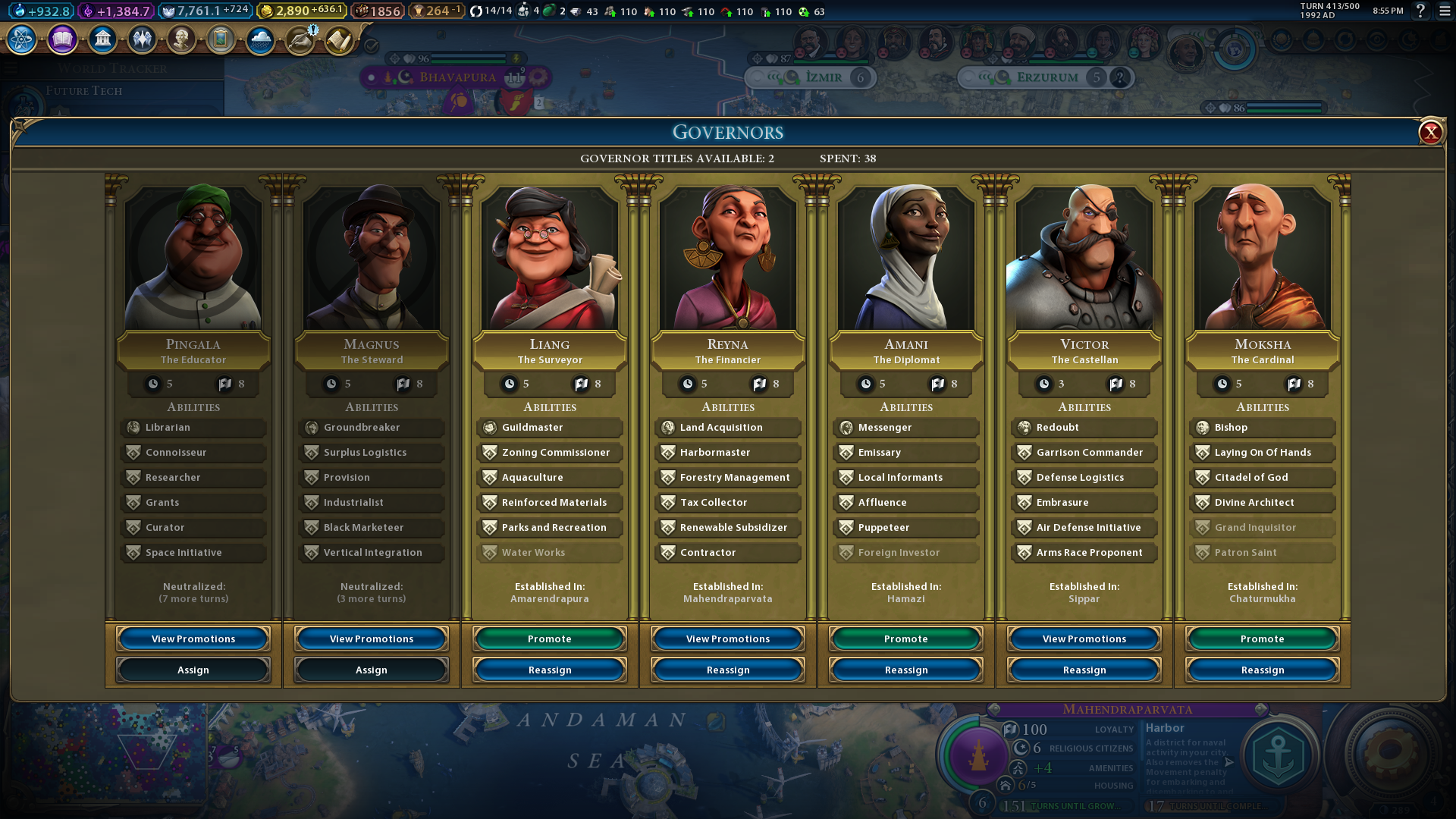Select Amani's Foreign Investor ability
The width and height of the screenshot is (1456, 819).
905,552
